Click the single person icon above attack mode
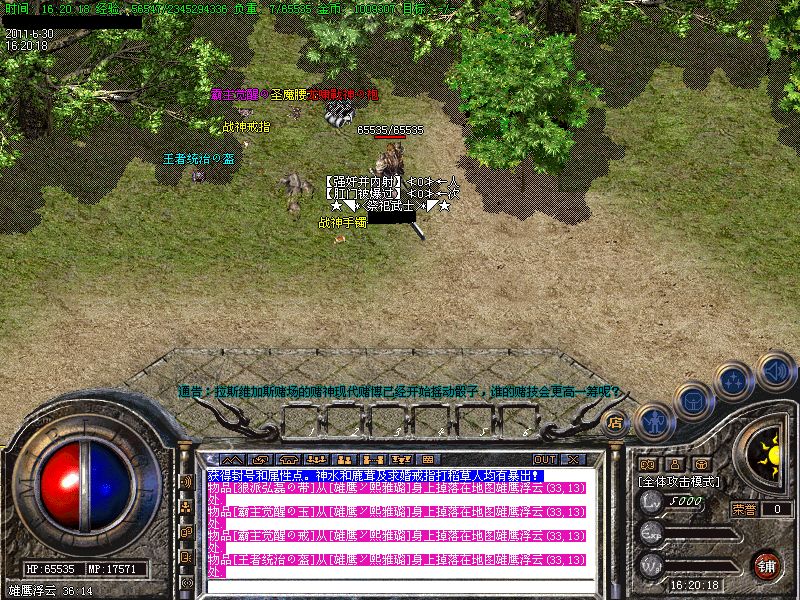Viewport: 800px width, 600px height. 675,465
